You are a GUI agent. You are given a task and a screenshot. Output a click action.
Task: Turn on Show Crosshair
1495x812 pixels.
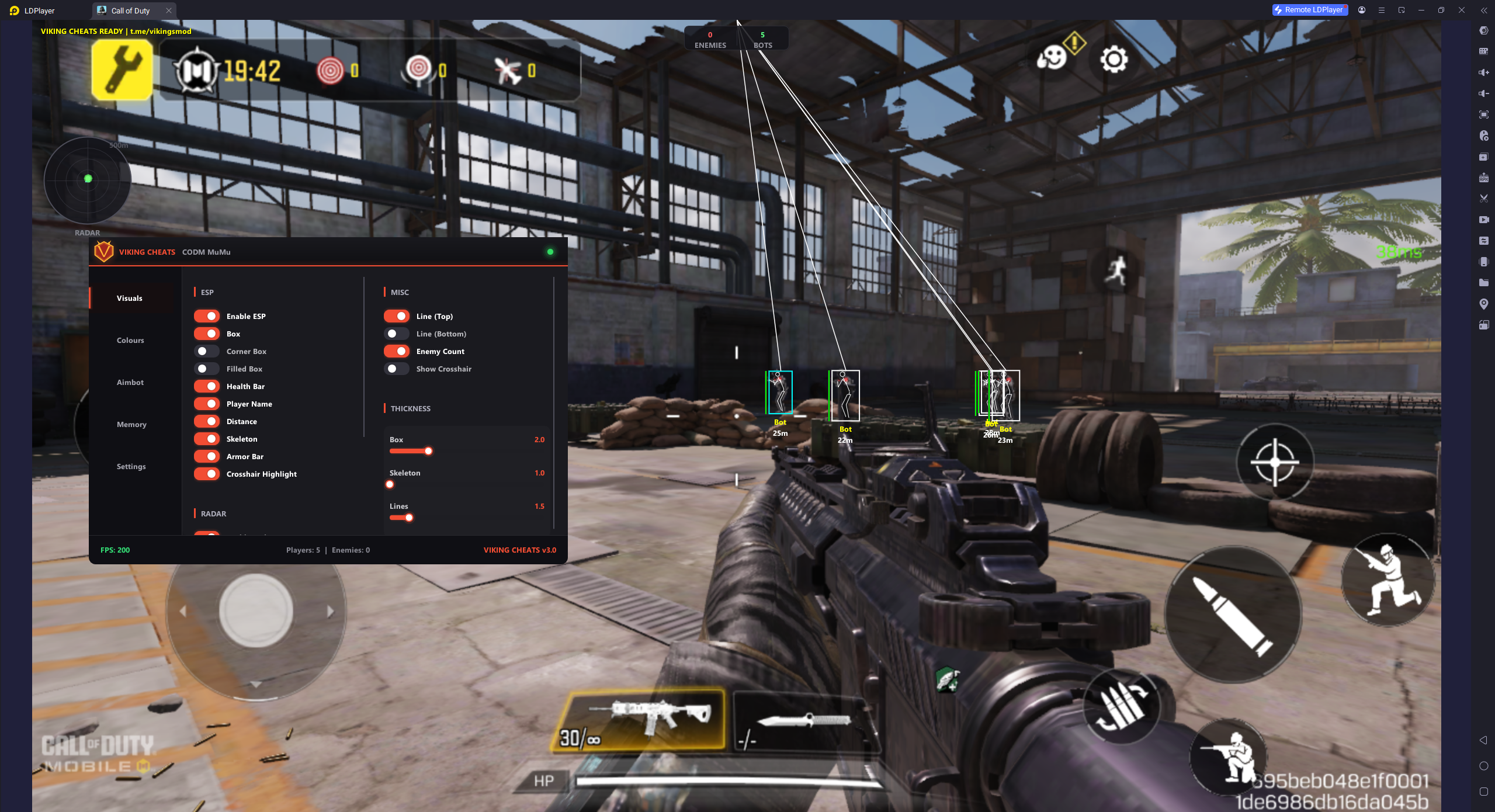(x=397, y=369)
